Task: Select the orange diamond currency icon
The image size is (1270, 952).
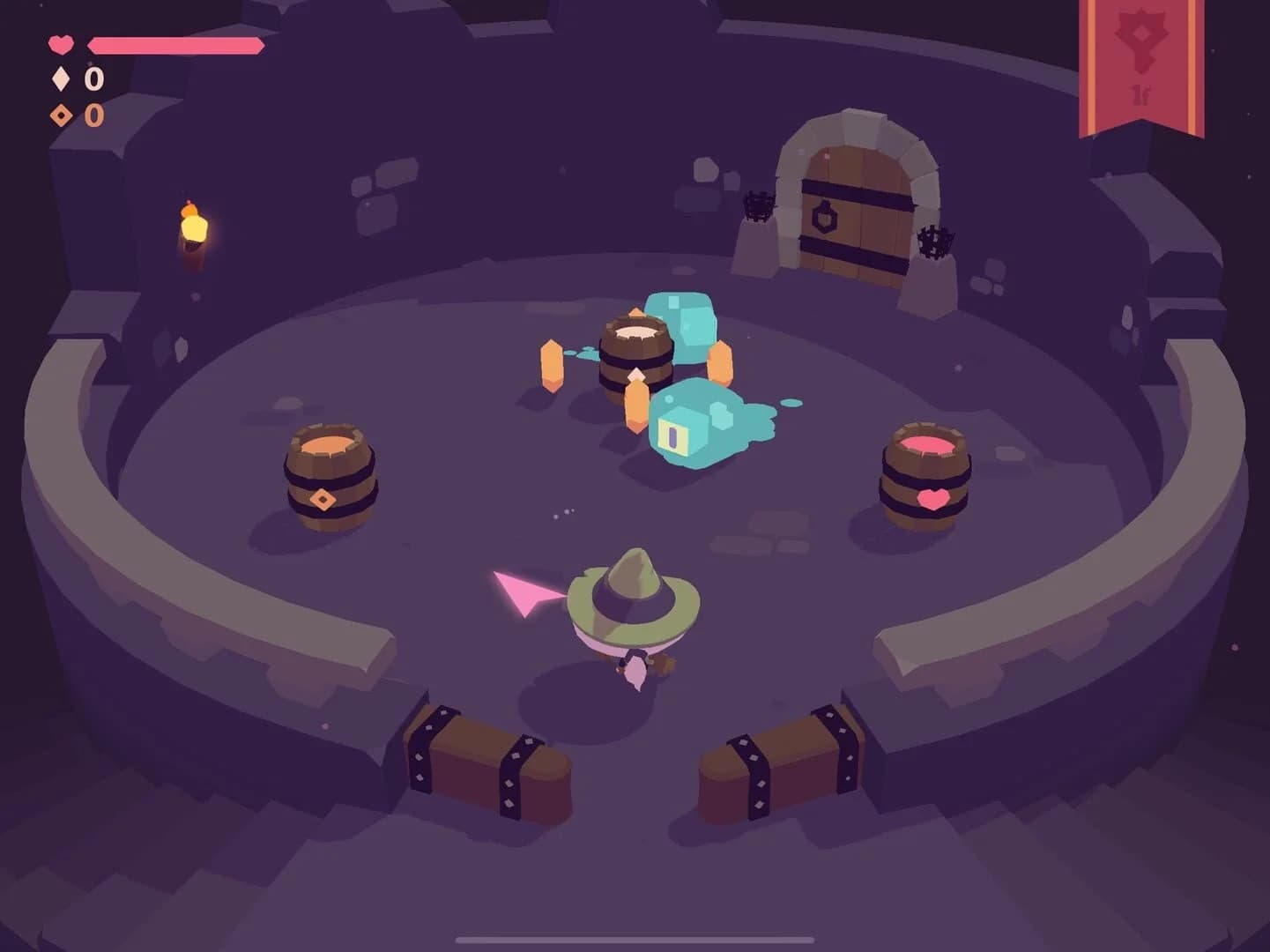Action: click(x=60, y=115)
